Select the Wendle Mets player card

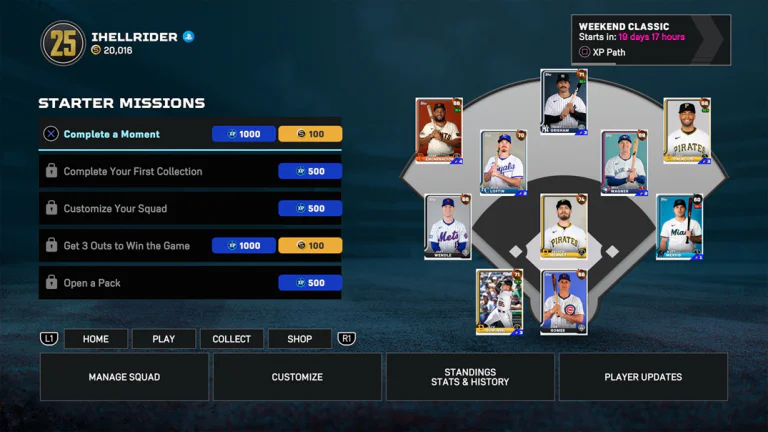point(447,227)
